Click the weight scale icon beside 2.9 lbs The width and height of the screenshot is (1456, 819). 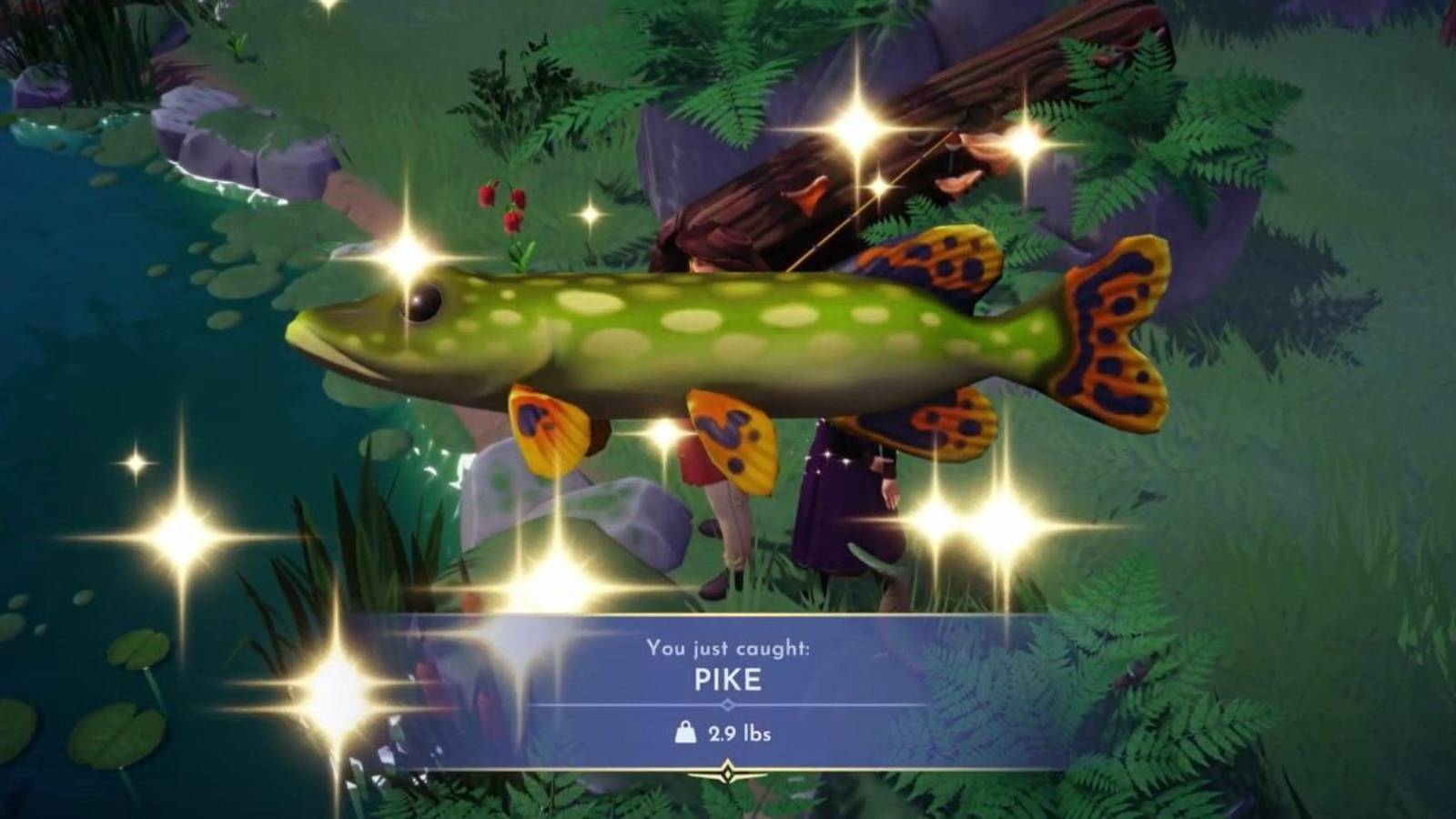pos(683,733)
